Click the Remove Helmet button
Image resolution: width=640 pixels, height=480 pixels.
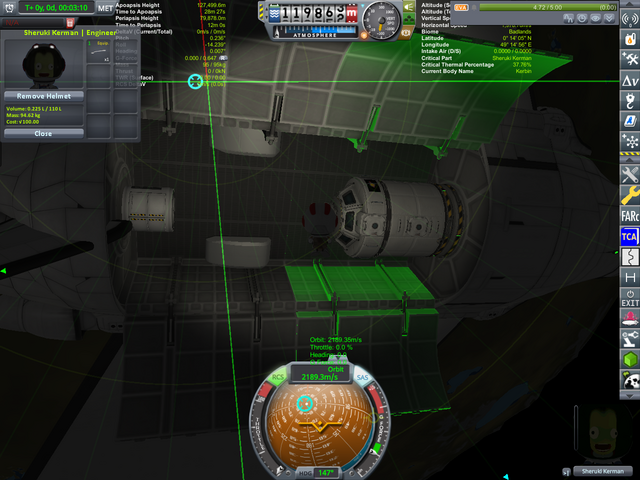click(x=43, y=96)
